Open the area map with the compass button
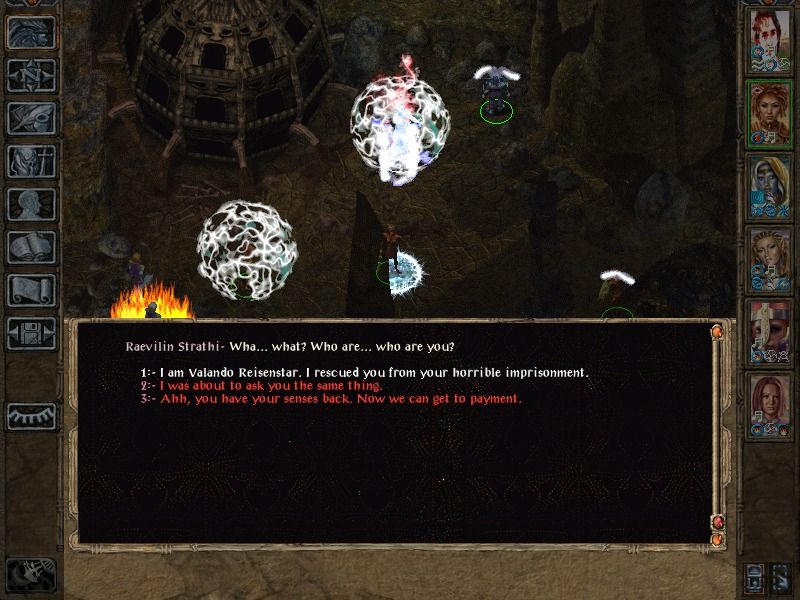 pos(30,75)
